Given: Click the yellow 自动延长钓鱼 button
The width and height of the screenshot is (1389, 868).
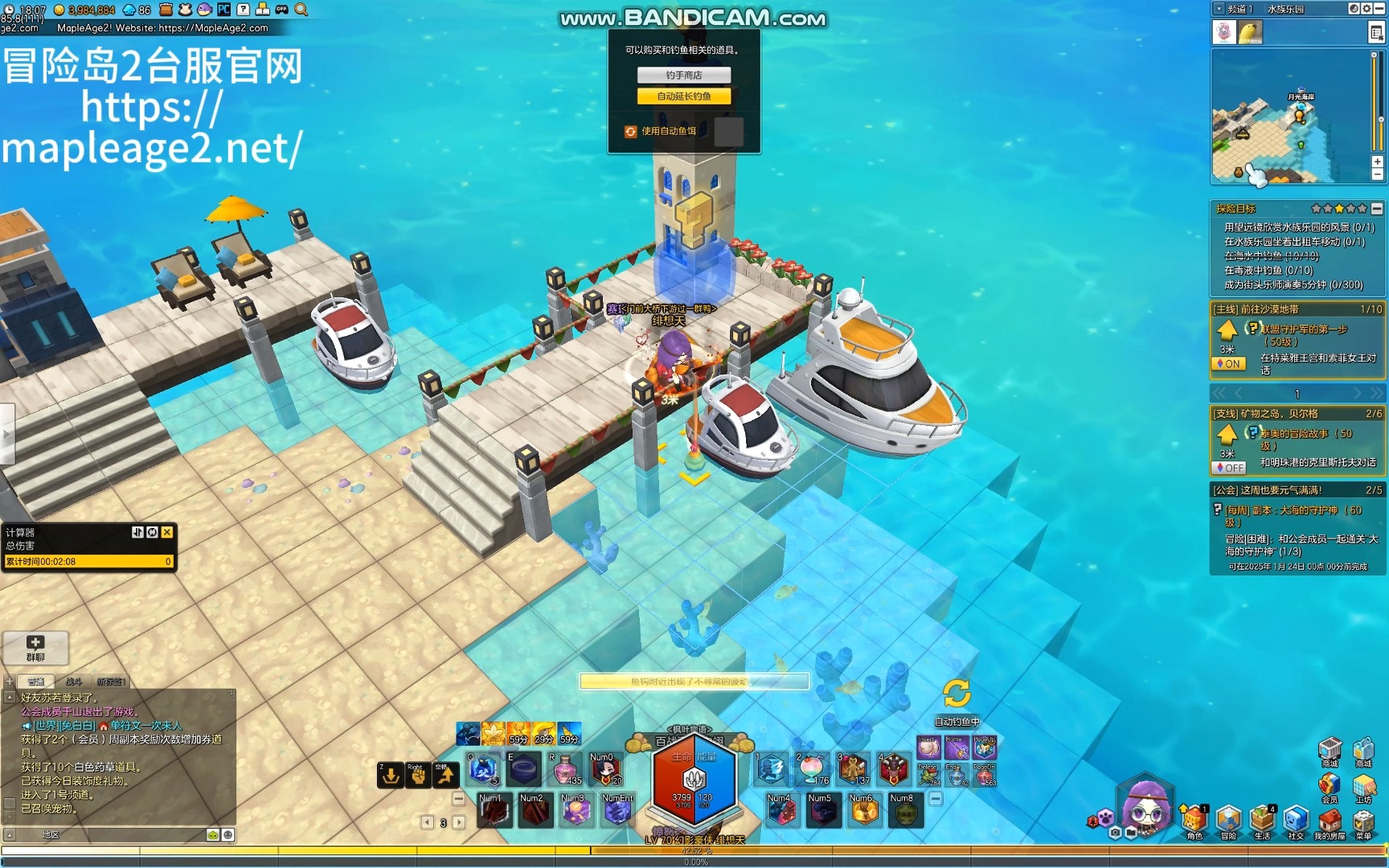Looking at the screenshot, I should coord(684,96).
